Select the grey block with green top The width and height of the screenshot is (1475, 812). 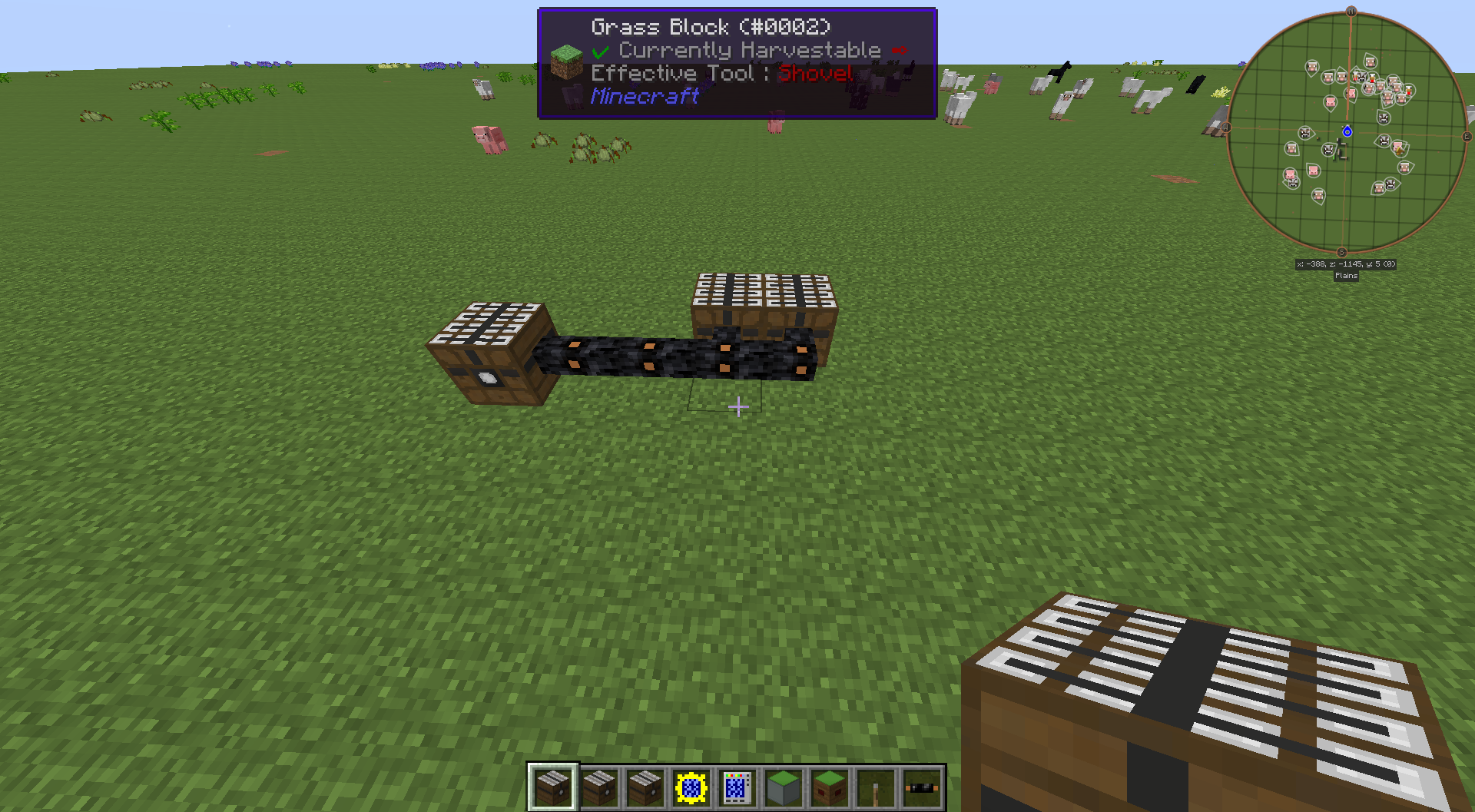pos(783,787)
